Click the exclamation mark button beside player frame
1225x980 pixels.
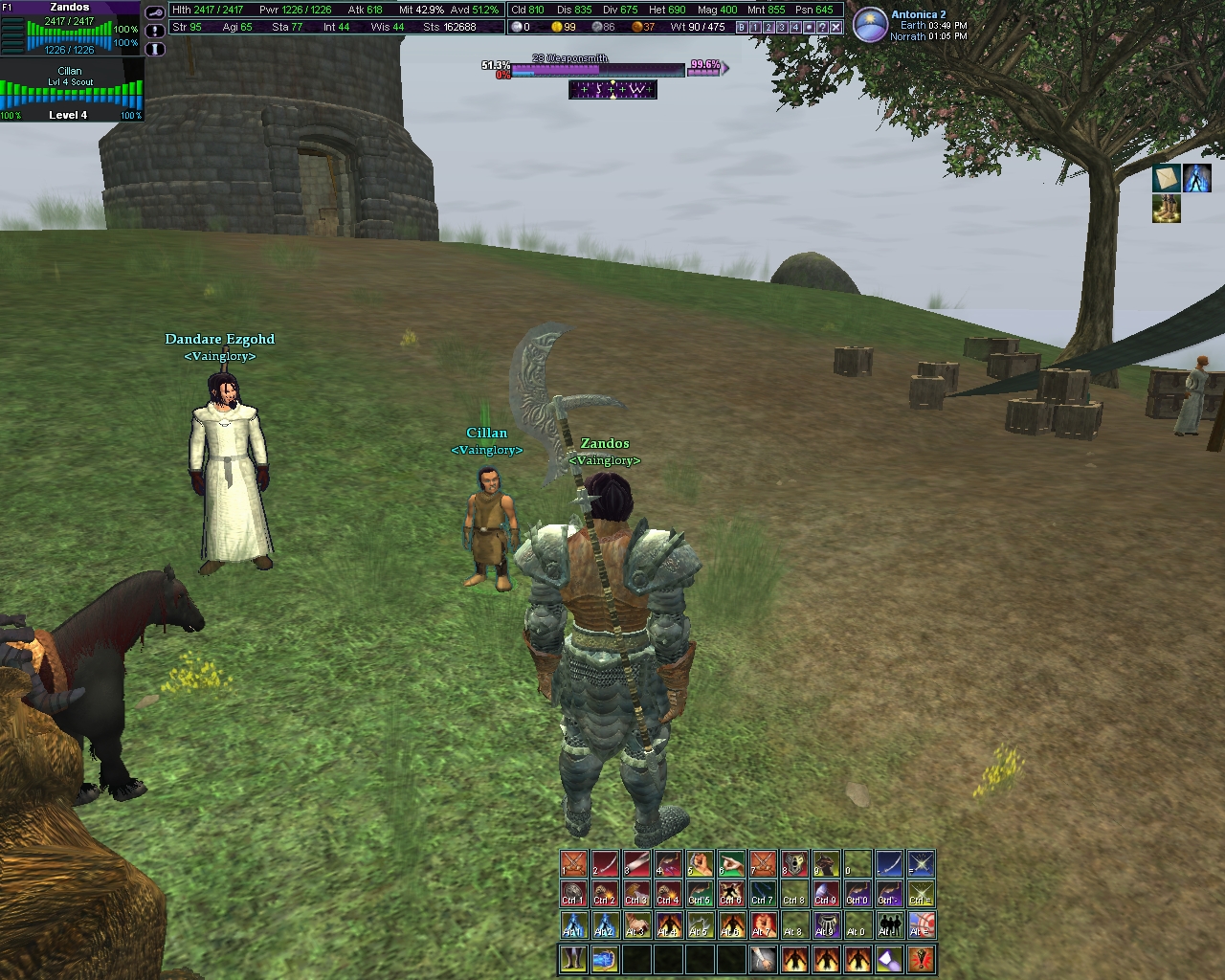click(155, 30)
